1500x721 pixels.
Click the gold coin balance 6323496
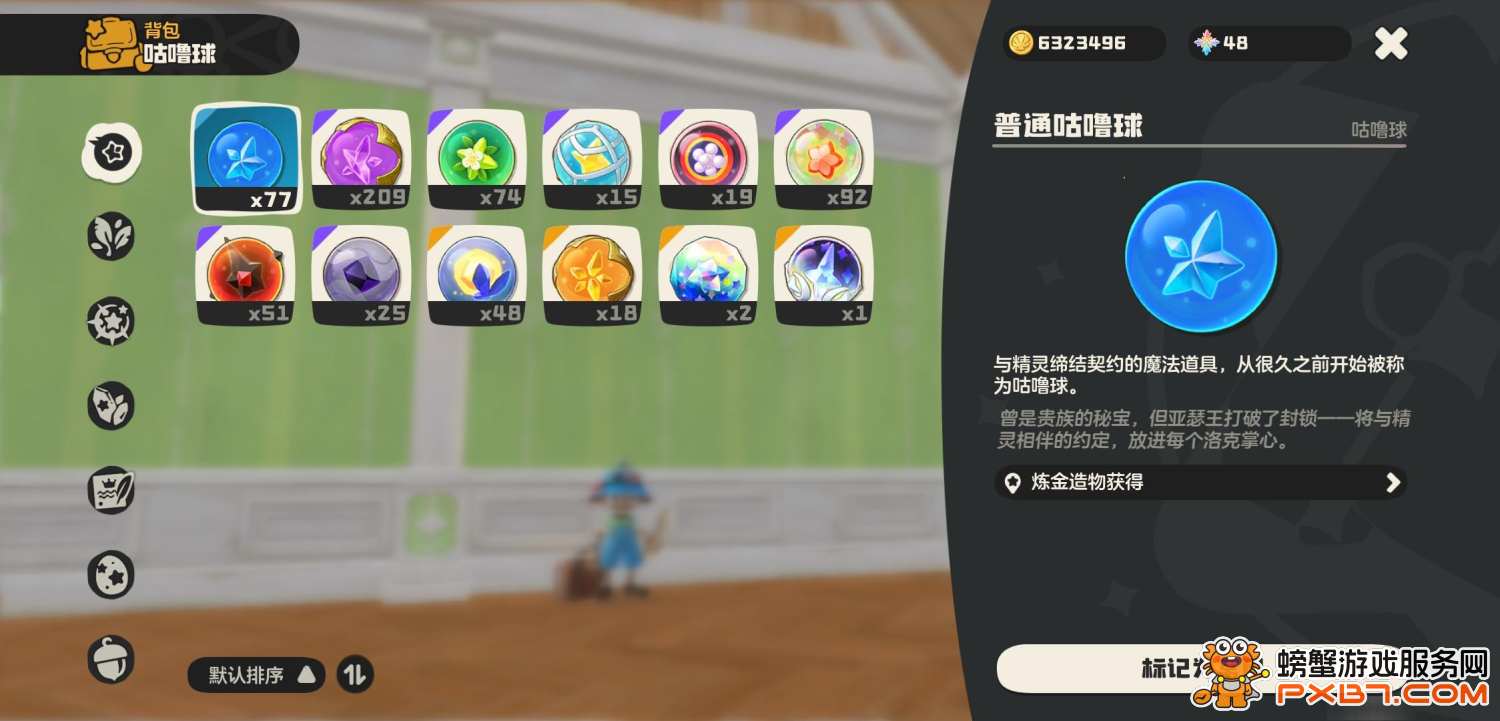[x=1083, y=43]
